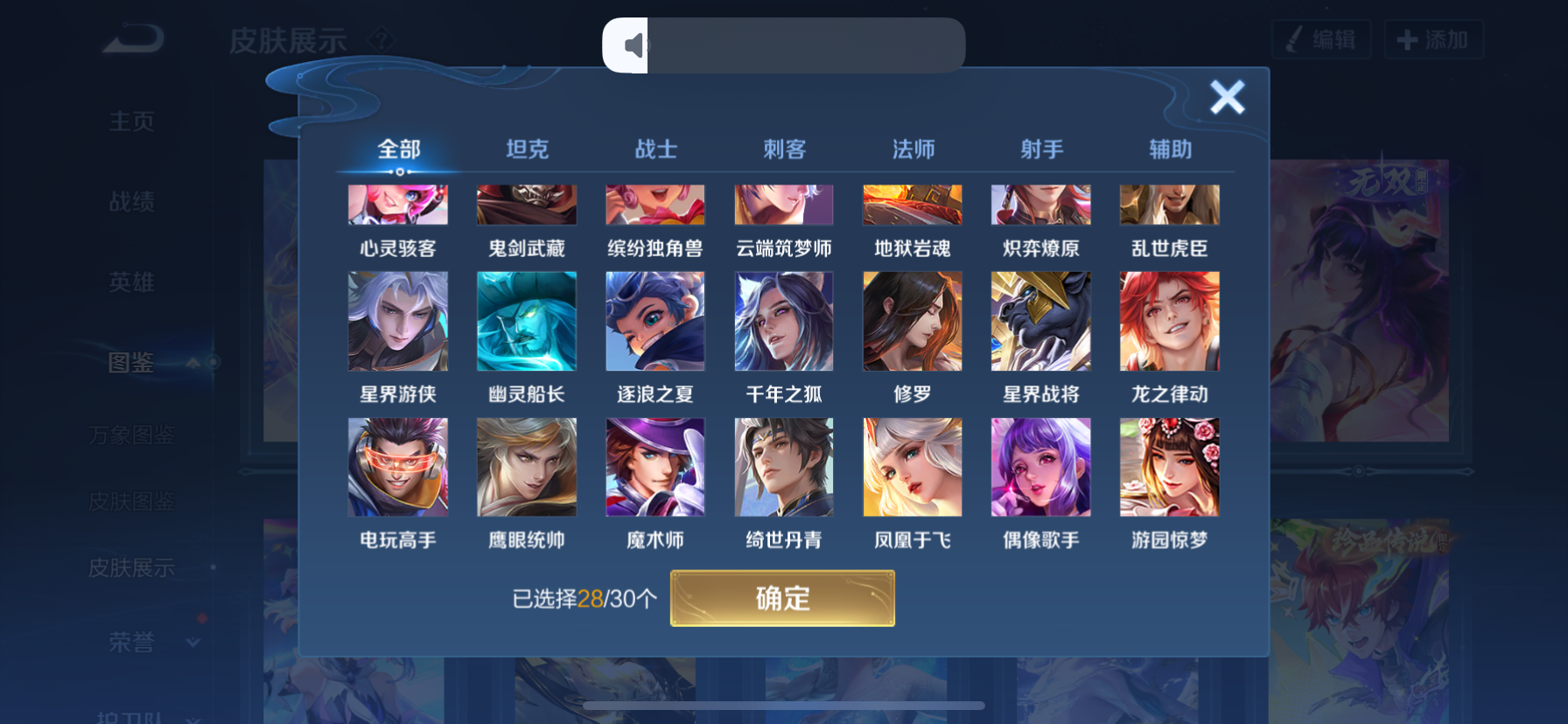Open 皮肤图鉴 from the sidebar
The image size is (1568, 724).
point(129,501)
